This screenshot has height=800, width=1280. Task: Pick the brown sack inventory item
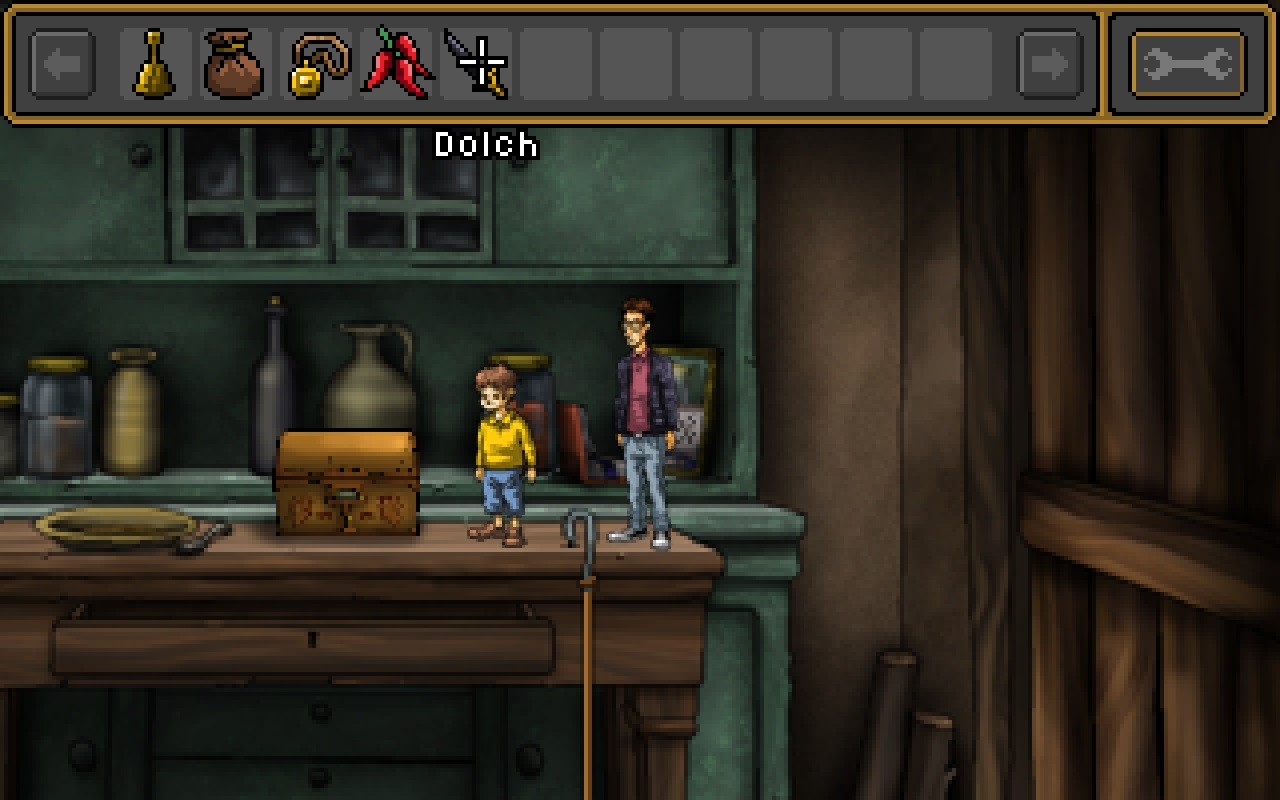tap(234, 65)
